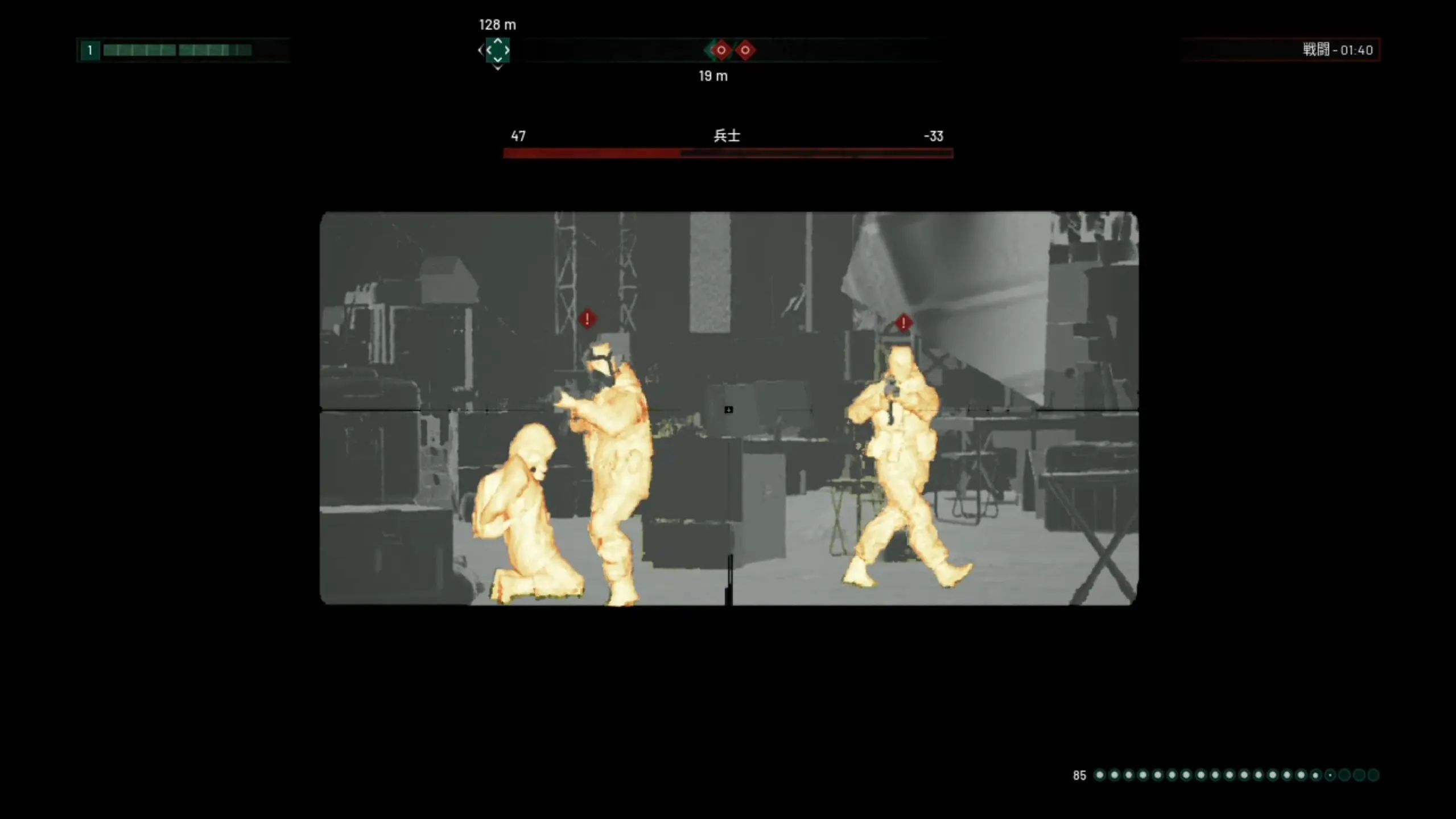
Task: Select the green objective marker on the compass
Action: pyautogui.click(x=497, y=50)
